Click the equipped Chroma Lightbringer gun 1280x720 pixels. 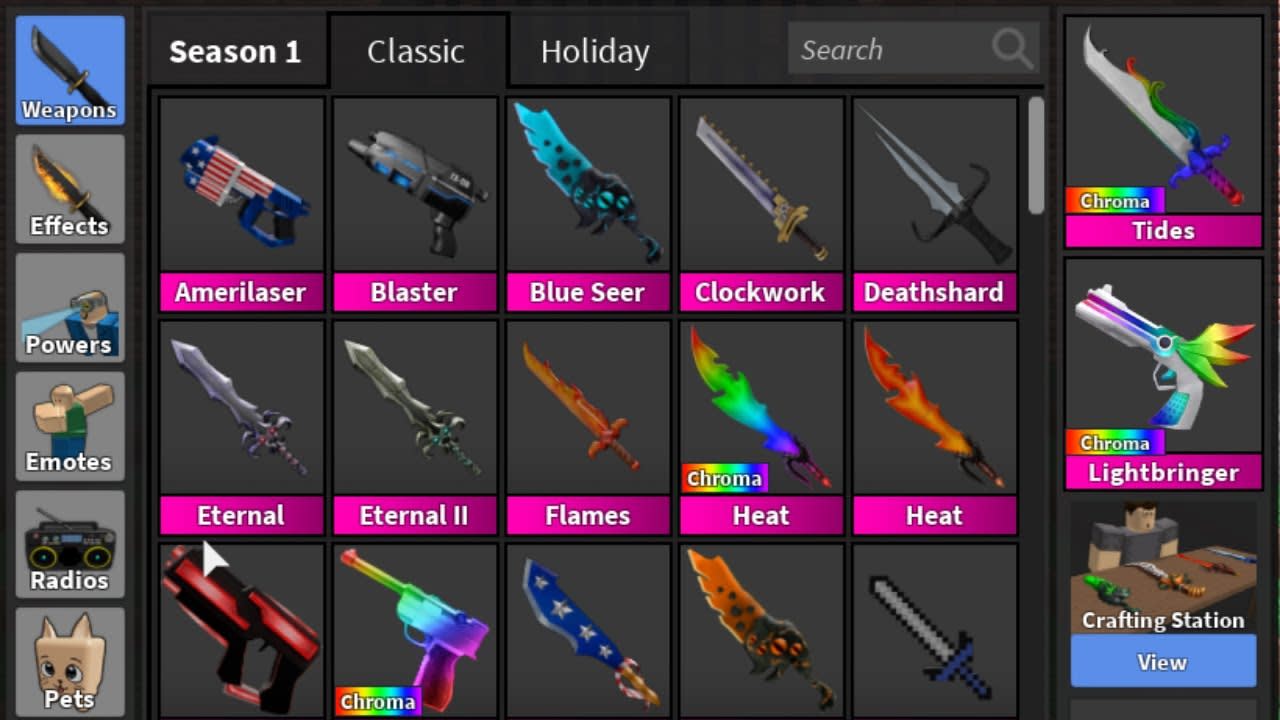coord(1163,372)
